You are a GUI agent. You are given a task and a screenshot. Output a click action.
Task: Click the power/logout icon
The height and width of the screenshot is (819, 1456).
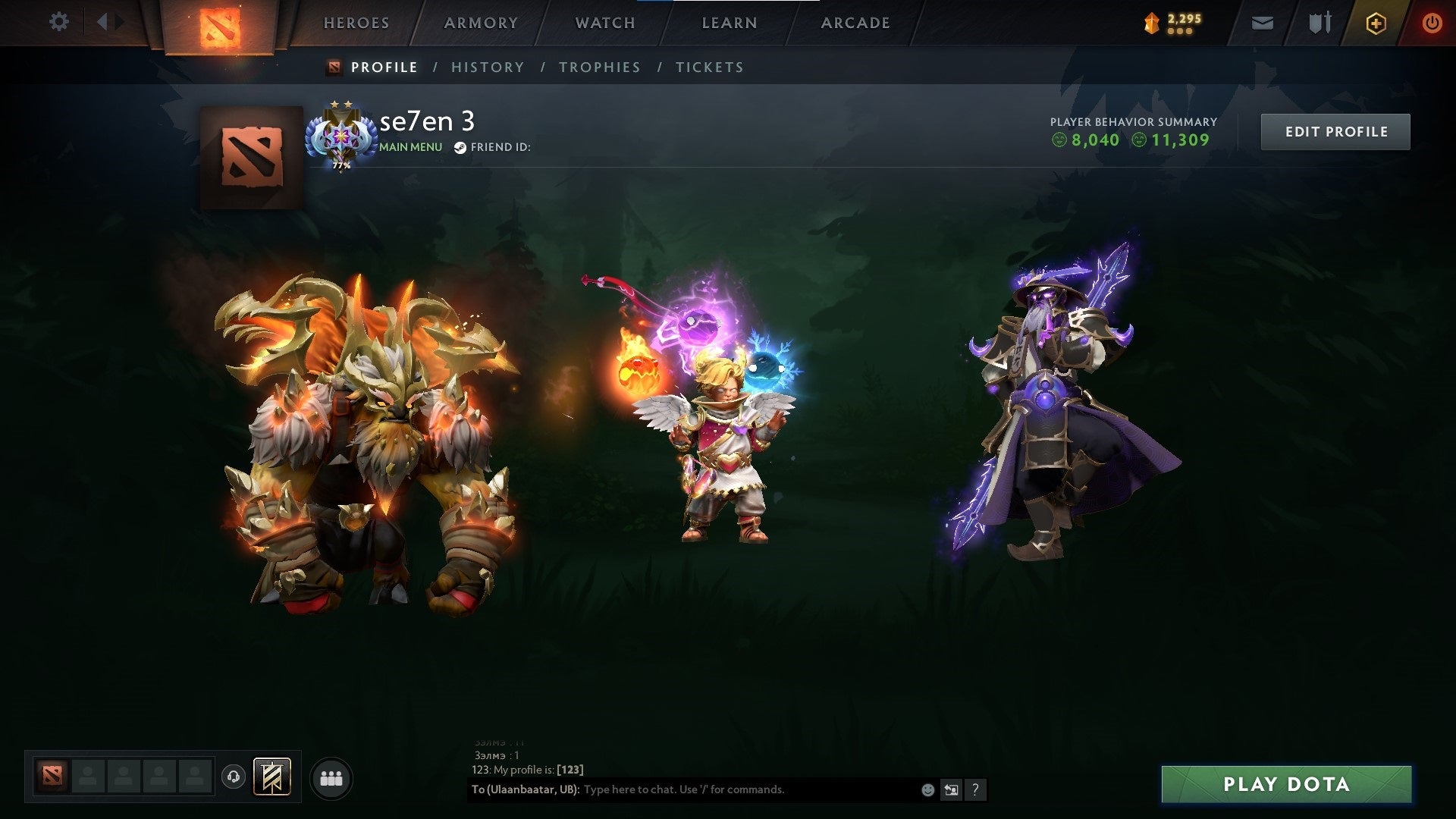[x=1432, y=23]
